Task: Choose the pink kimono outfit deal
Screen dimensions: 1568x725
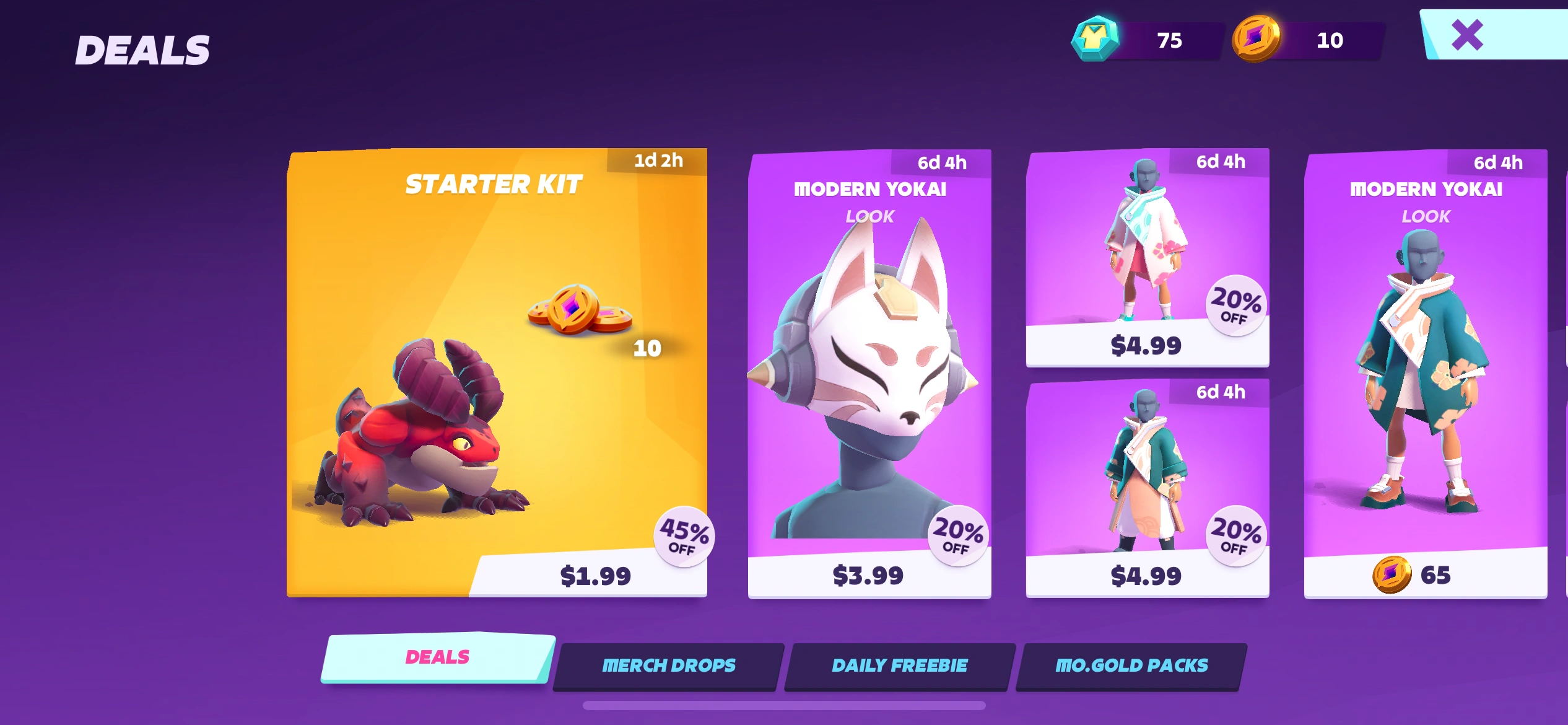Action: pos(1147,257)
